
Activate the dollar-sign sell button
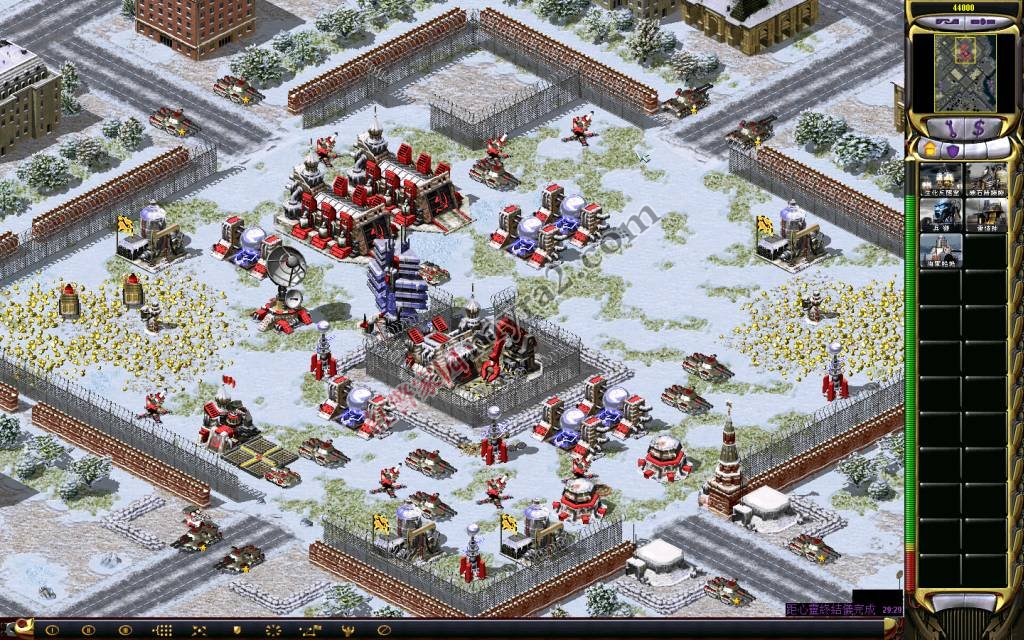pos(979,127)
